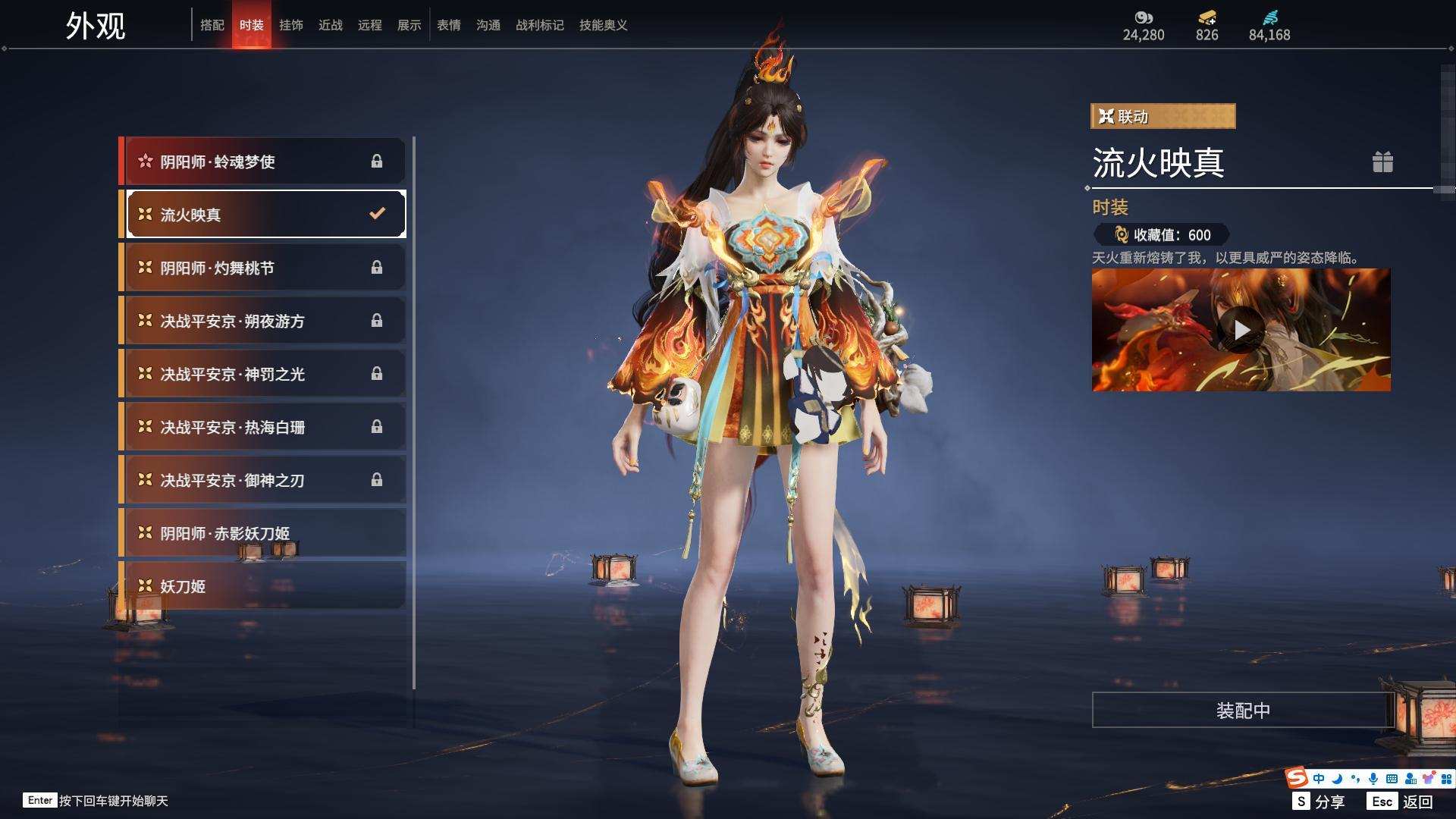Open the 表情 tab
Screen dimensions: 1456x819
pyautogui.click(x=449, y=25)
